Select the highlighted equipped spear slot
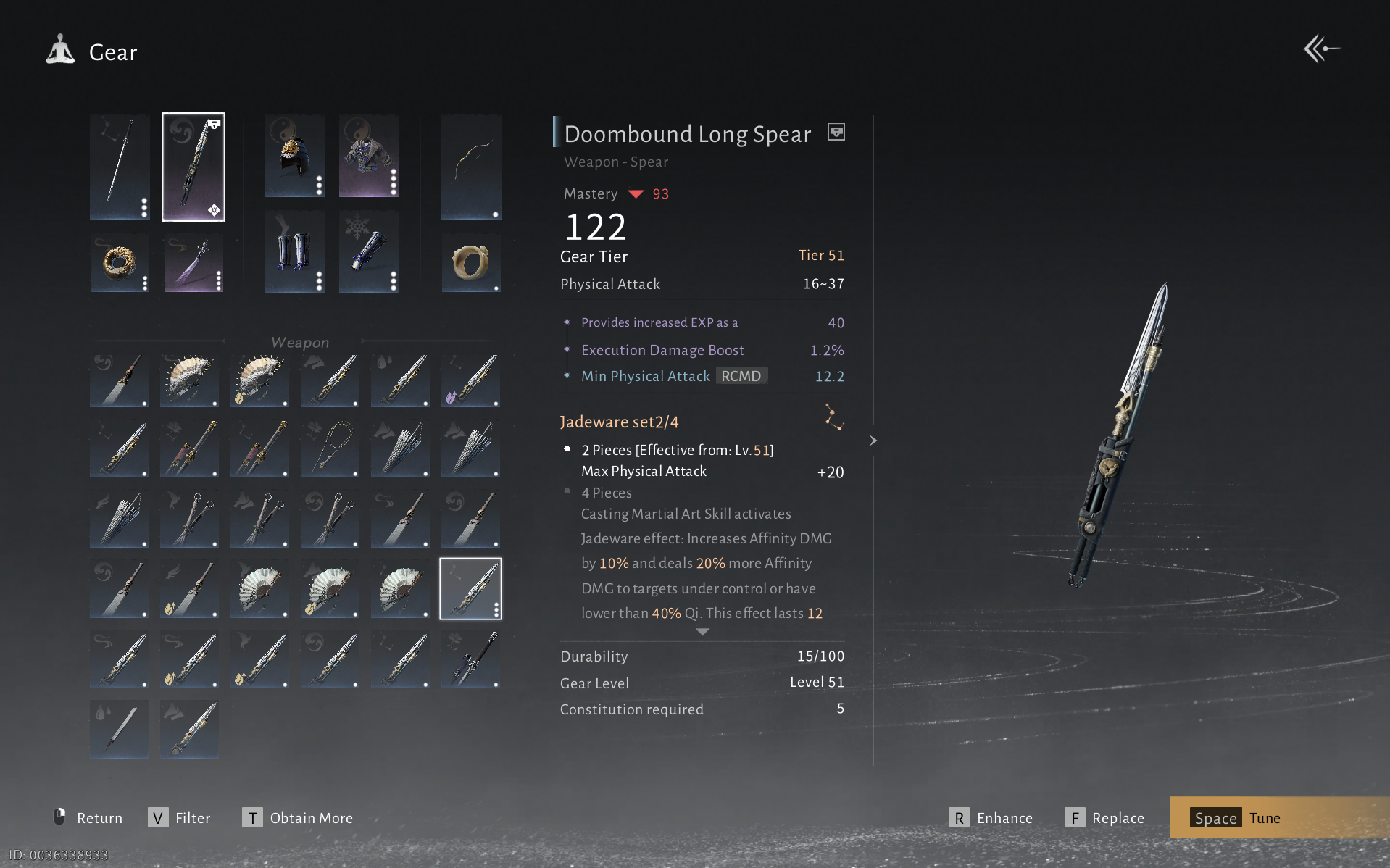This screenshot has width=1390, height=868. [193, 167]
